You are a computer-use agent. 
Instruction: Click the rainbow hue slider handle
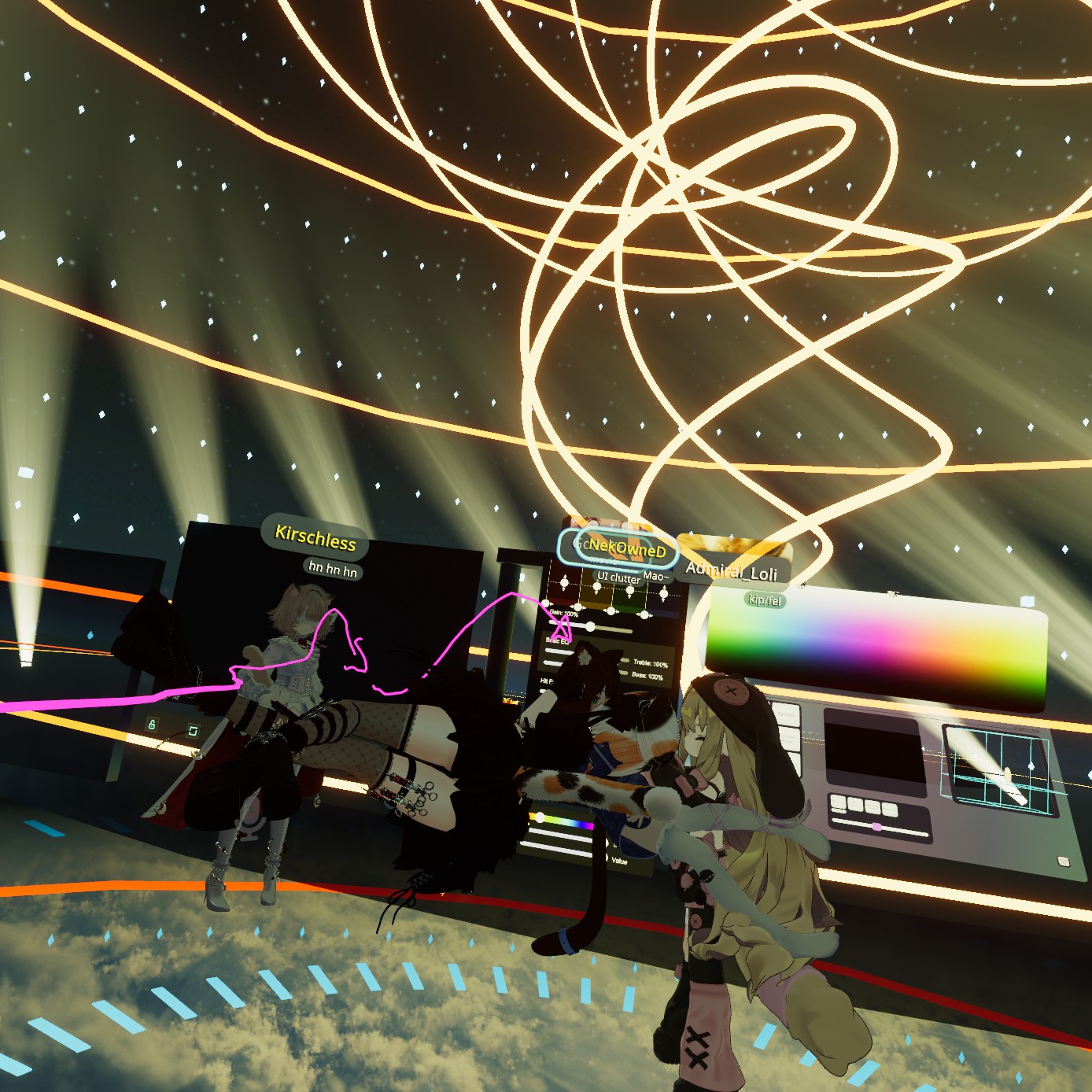[540, 818]
